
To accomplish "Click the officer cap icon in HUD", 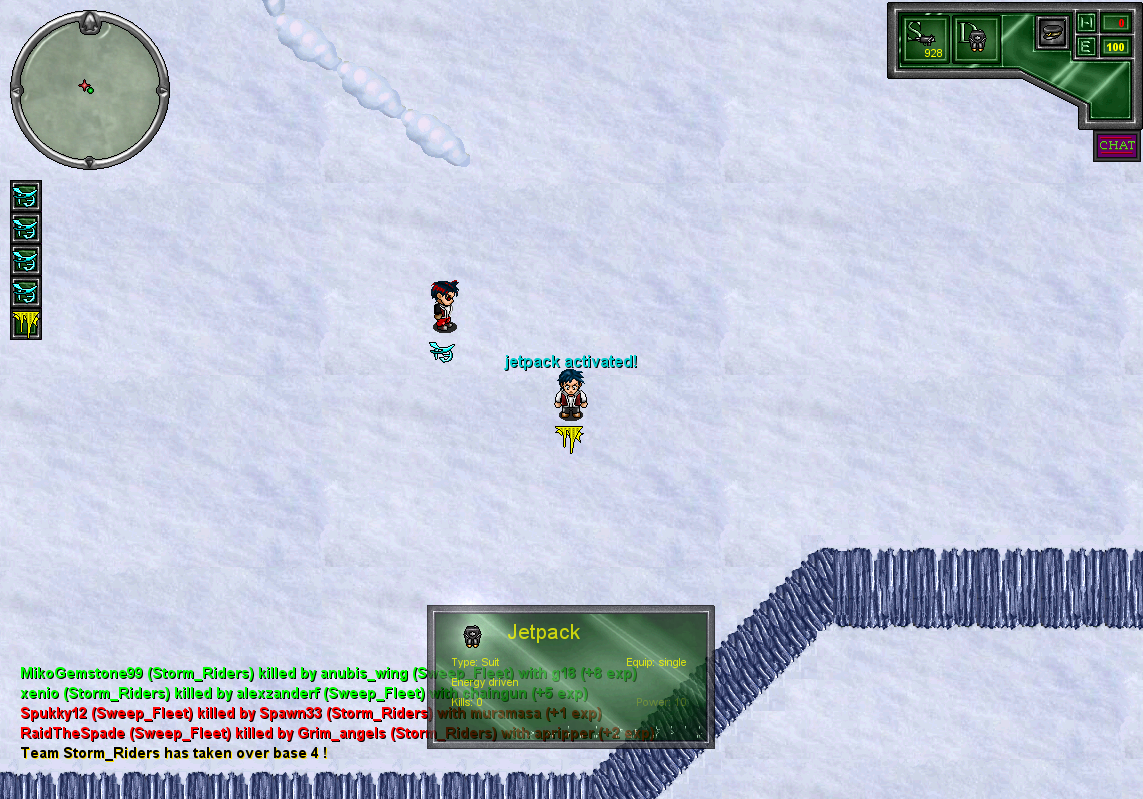I will tap(1052, 33).
